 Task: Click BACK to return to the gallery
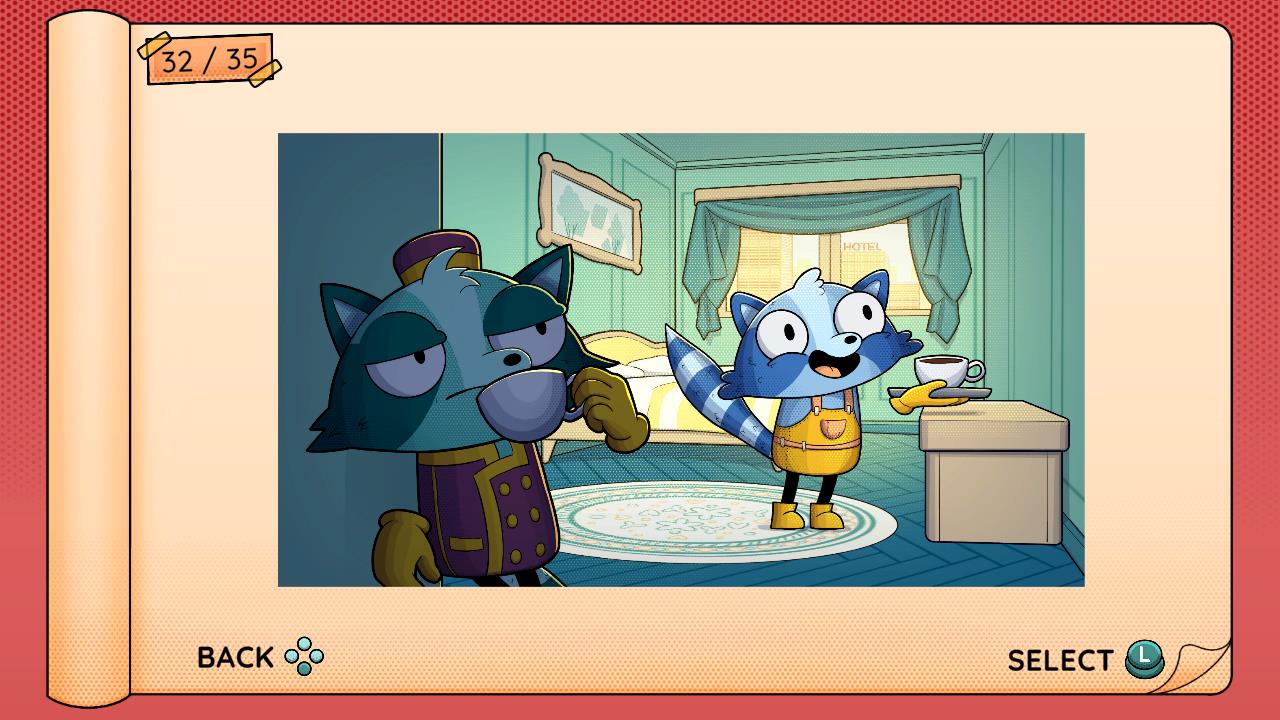tap(233, 657)
